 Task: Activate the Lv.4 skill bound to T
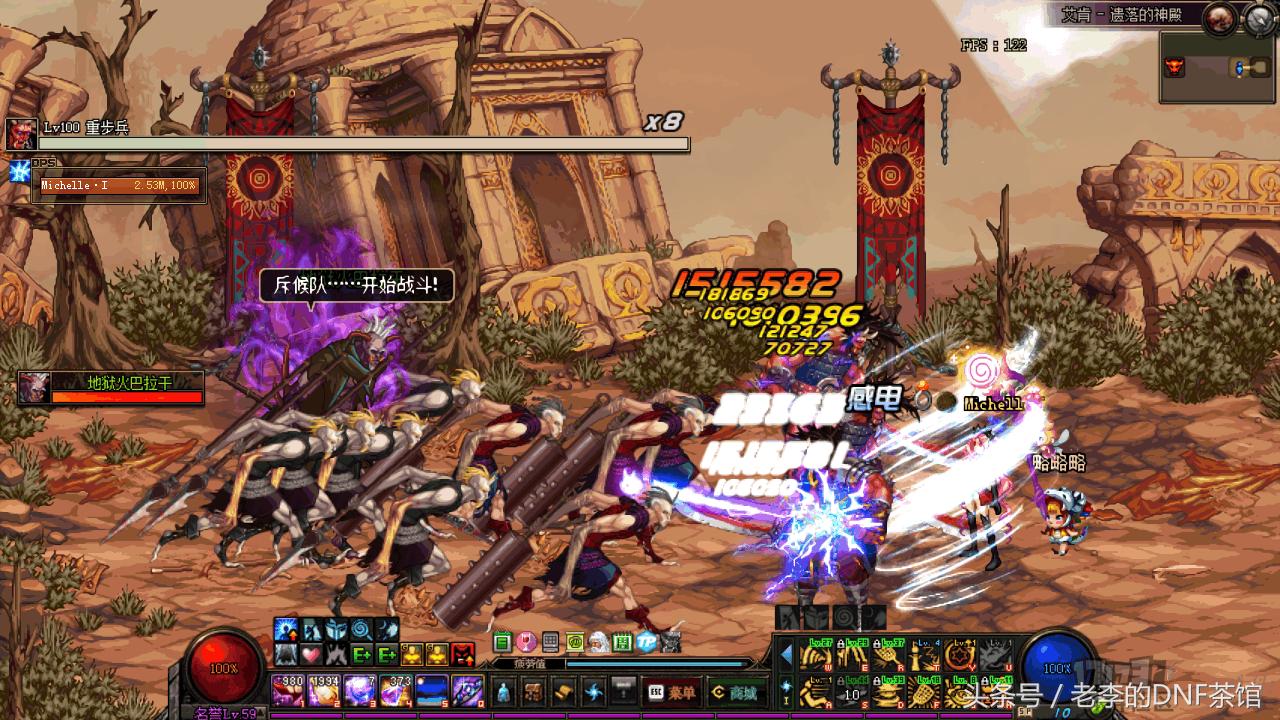[925, 656]
